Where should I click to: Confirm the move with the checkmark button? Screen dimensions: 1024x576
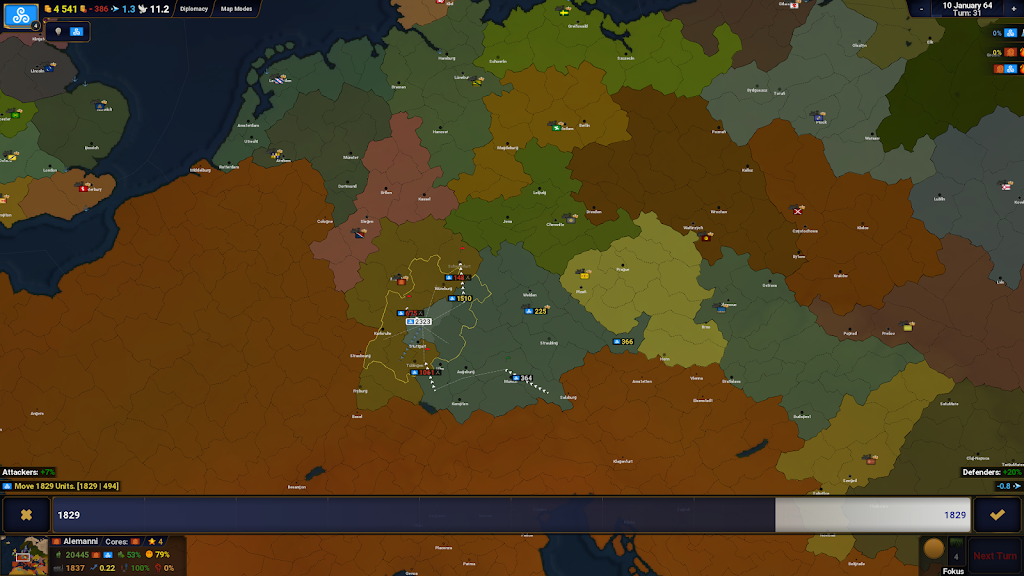[997, 515]
